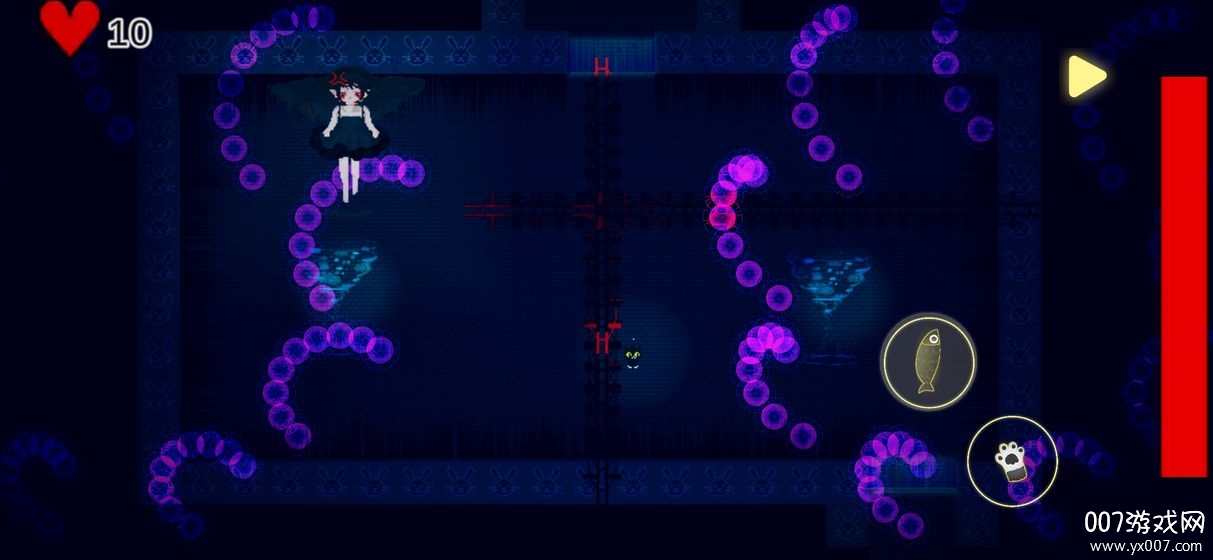Activate the cat paw attack button

pos(1011,460)
